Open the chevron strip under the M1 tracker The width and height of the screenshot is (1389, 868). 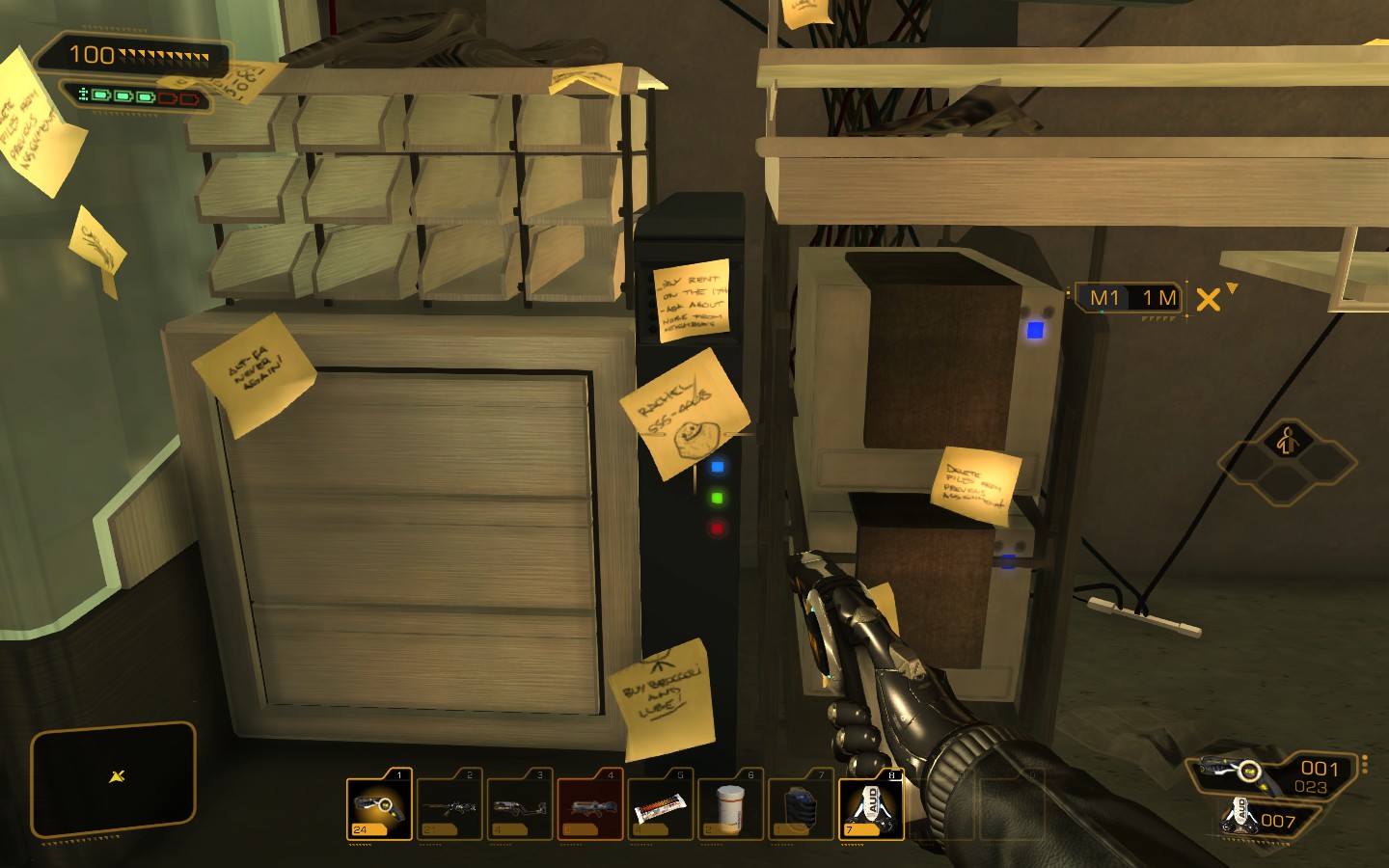click(1159, 318)
